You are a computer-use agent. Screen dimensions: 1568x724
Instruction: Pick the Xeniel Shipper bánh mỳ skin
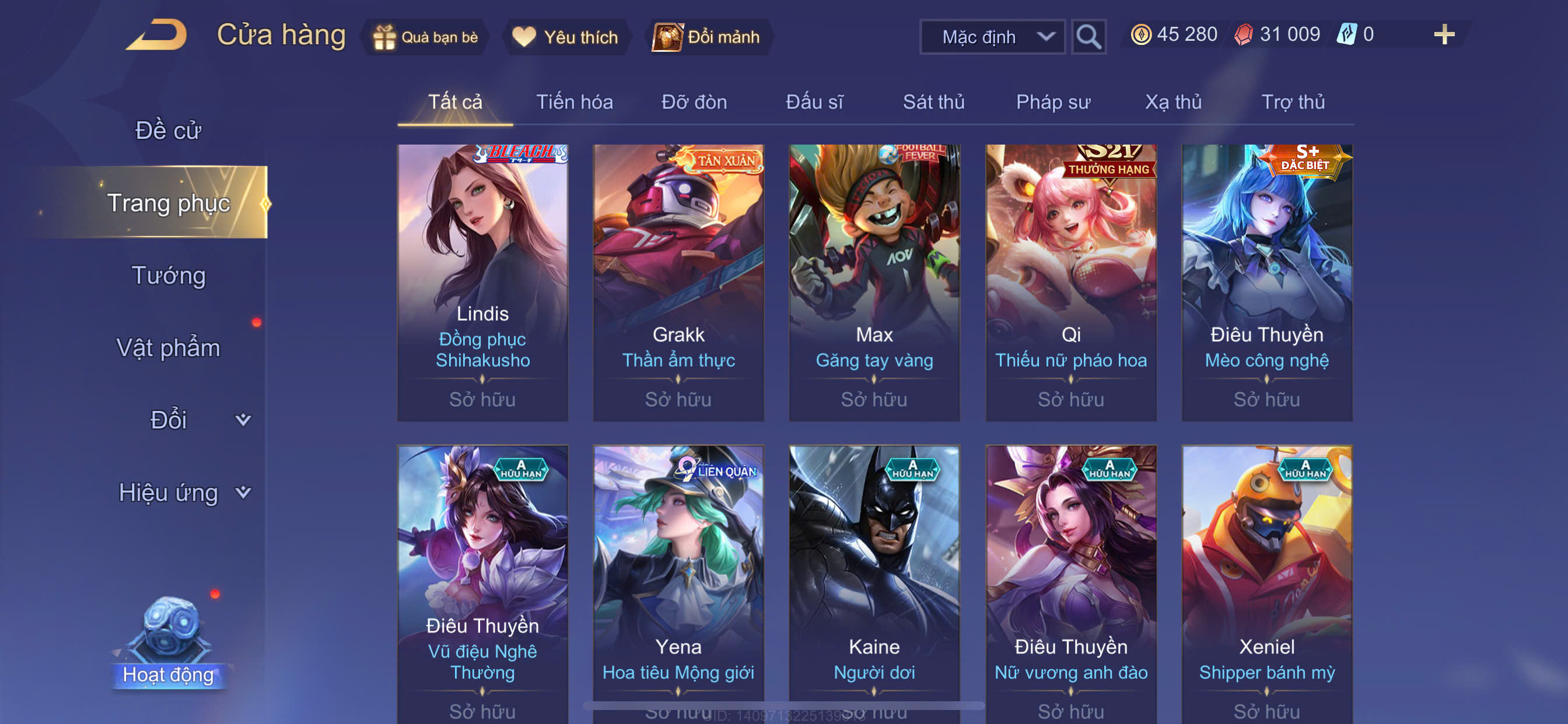point(1266,578)
